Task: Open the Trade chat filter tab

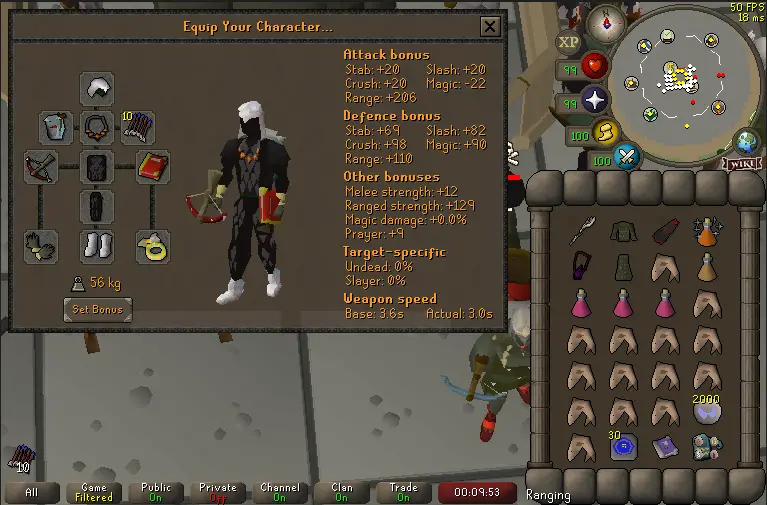Action: (403, 492)
